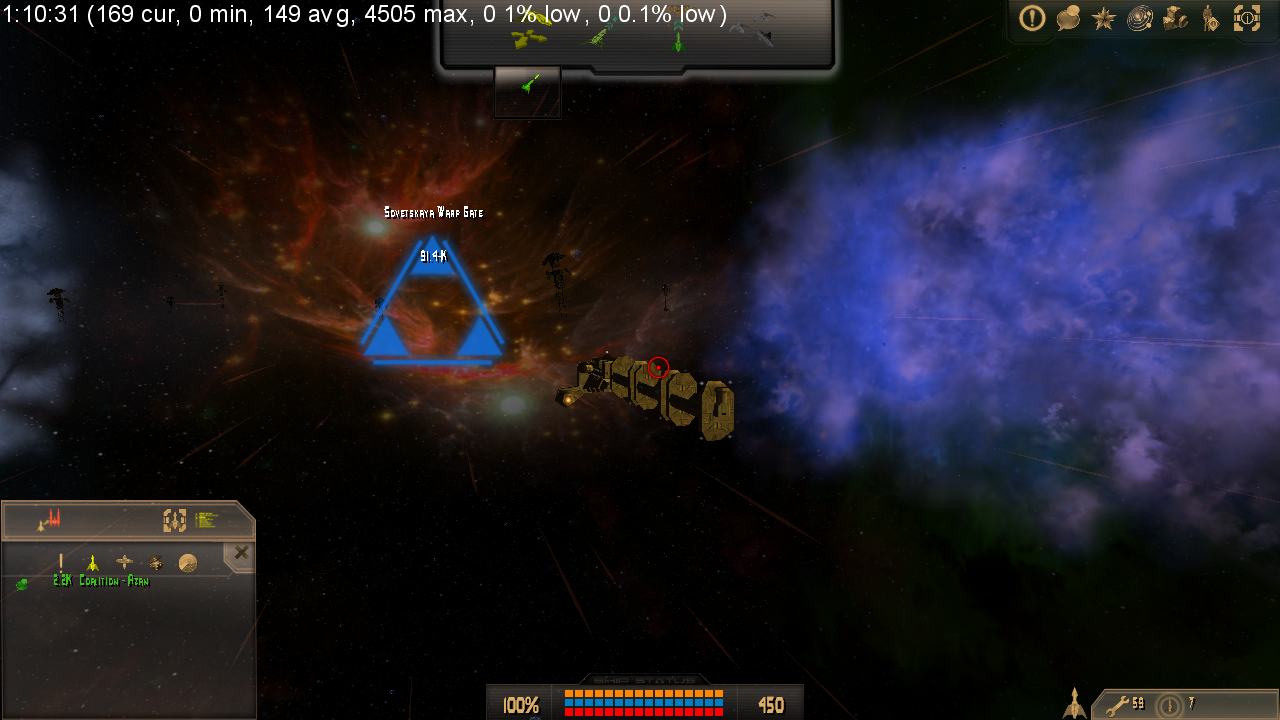Toggle the yellow ship filter in the contact list
1280x720 pixels.
pyautogui.click(x=92, y=563)
